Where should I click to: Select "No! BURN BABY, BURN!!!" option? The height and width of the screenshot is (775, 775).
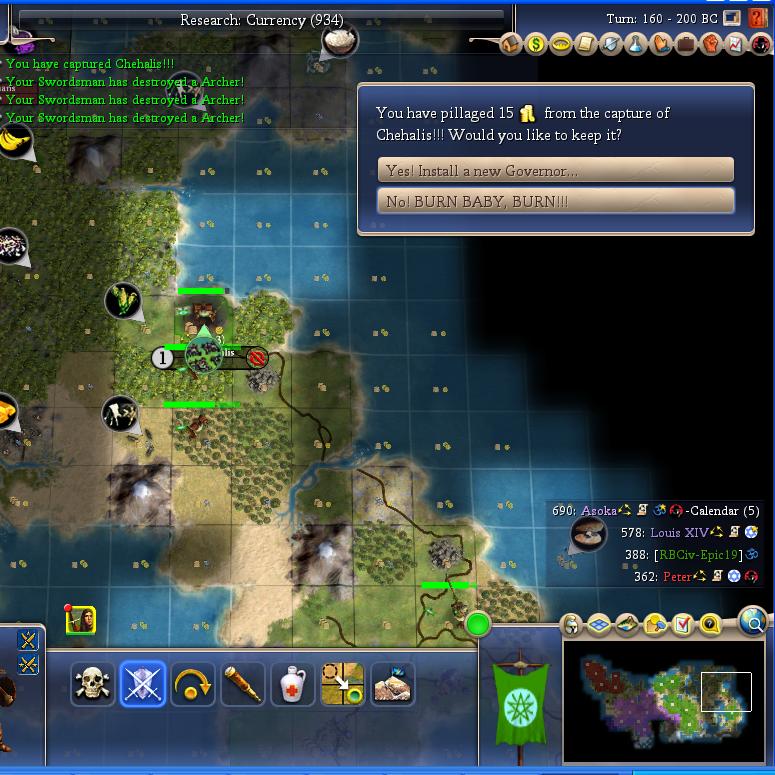(x=555, y=201)
